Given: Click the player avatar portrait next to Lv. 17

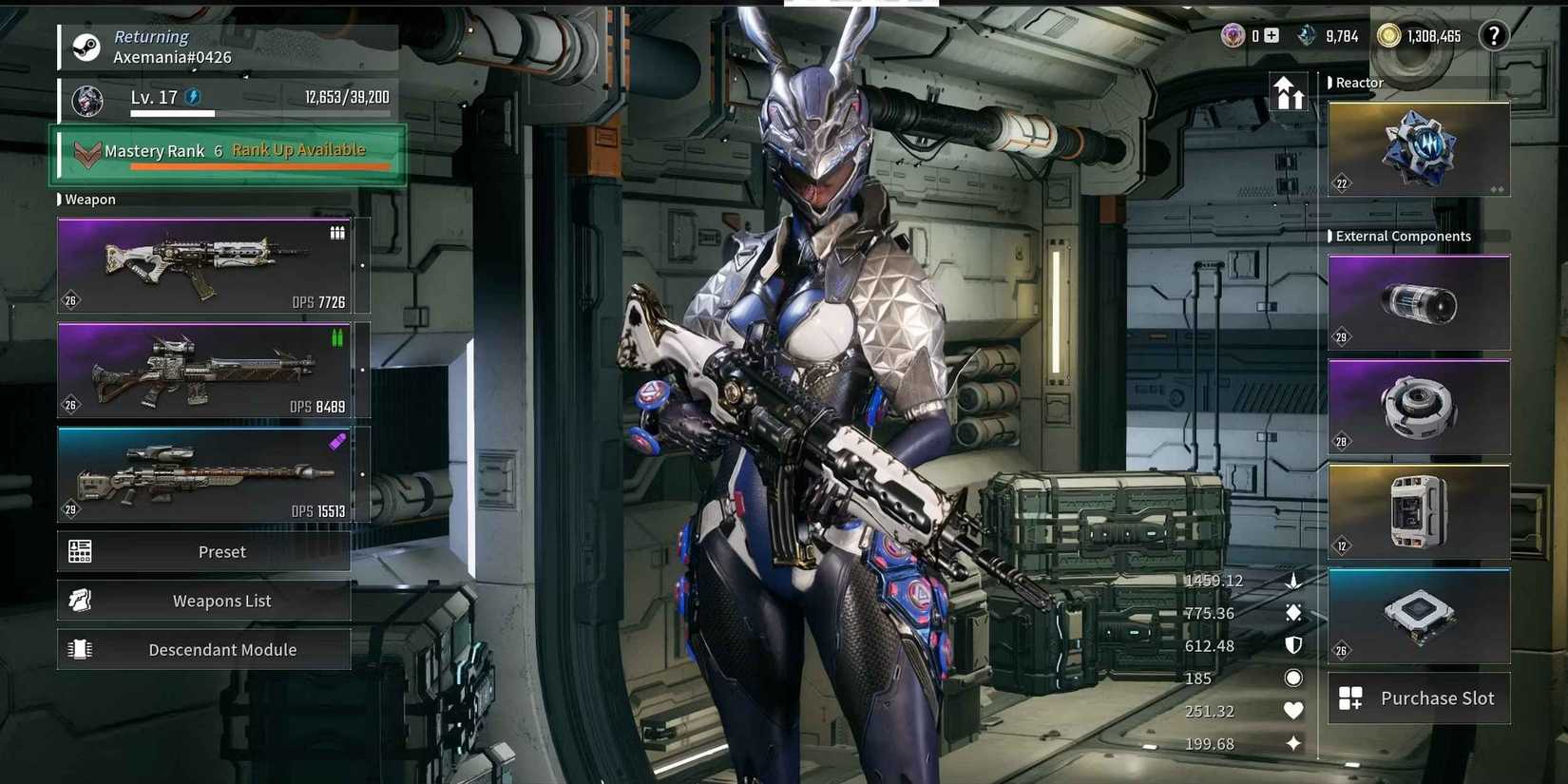Looking at the screenshot, I should coord(86,100).
